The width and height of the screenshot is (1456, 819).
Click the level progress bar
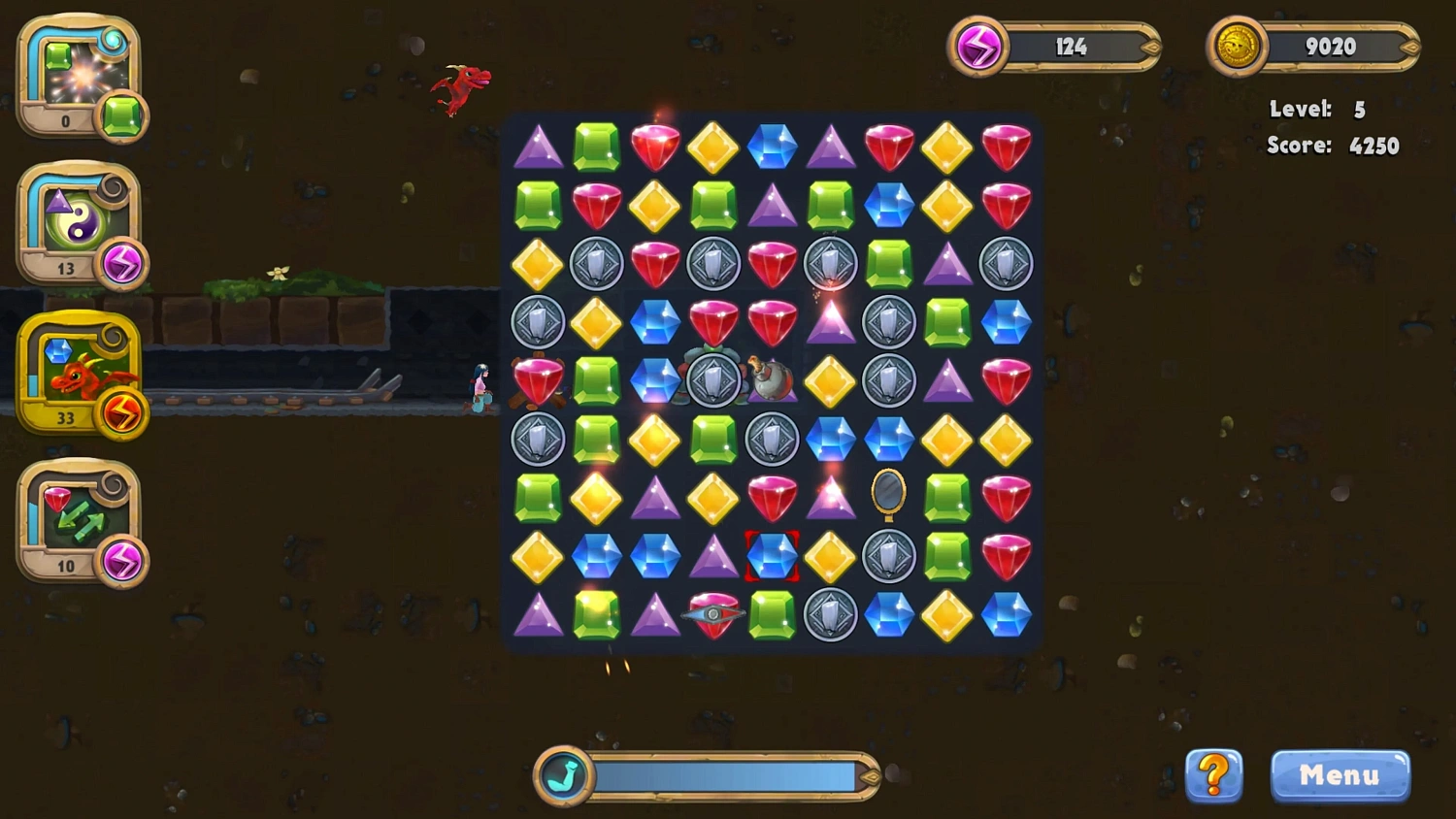click(723, 775)
